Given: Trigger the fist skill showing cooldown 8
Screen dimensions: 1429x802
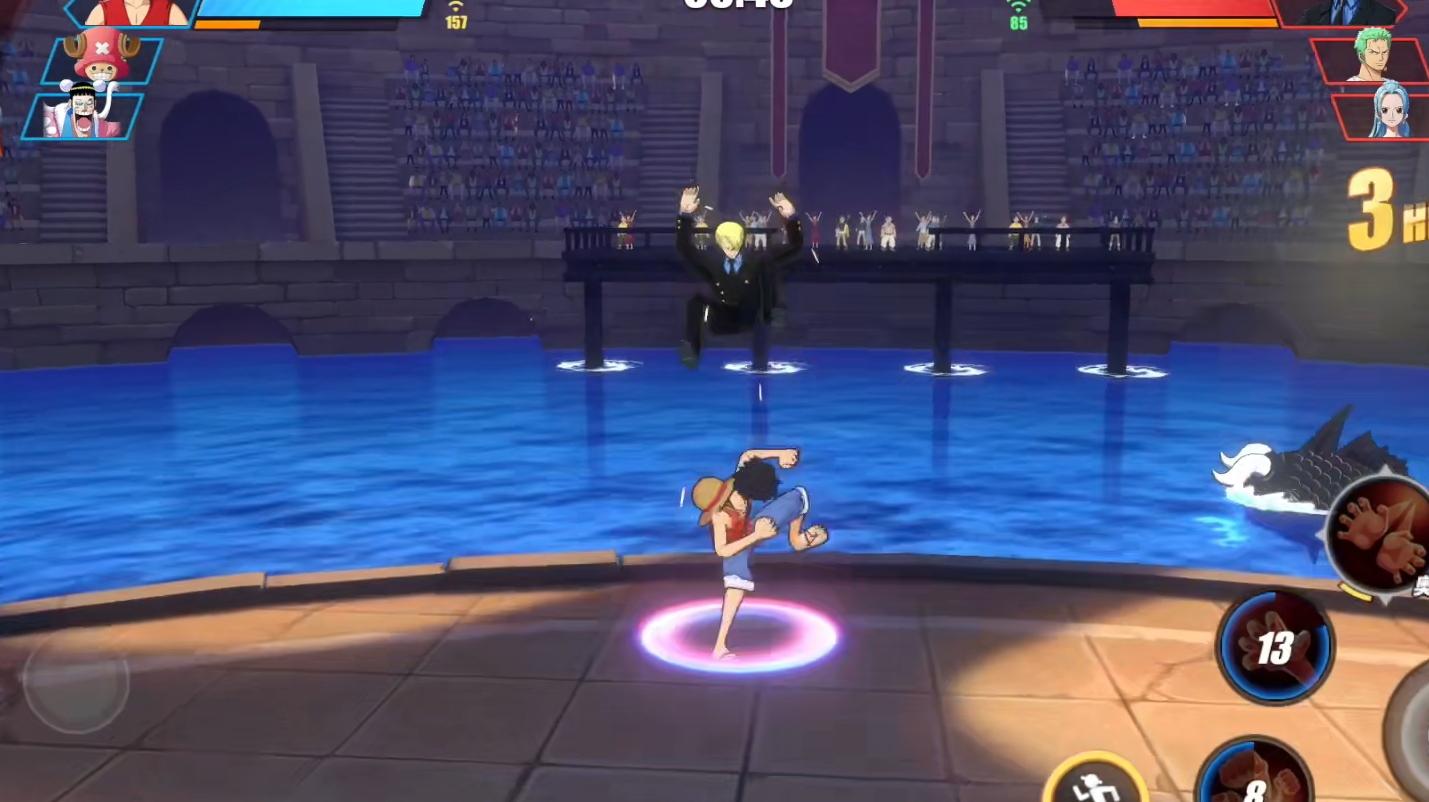Looking at the screenshot, I should click(1255, 780).
